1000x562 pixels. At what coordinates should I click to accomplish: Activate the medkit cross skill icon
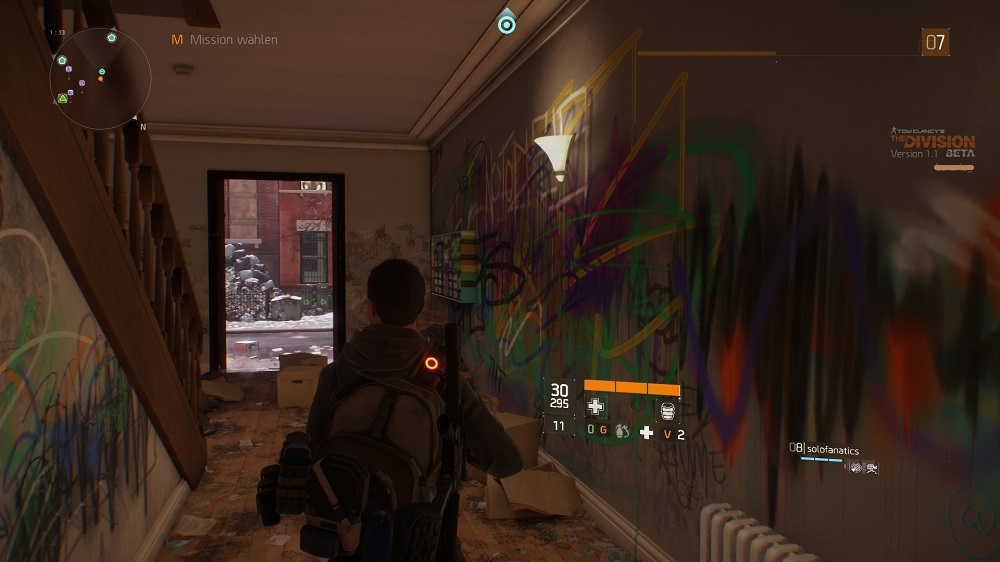point(595,406)
